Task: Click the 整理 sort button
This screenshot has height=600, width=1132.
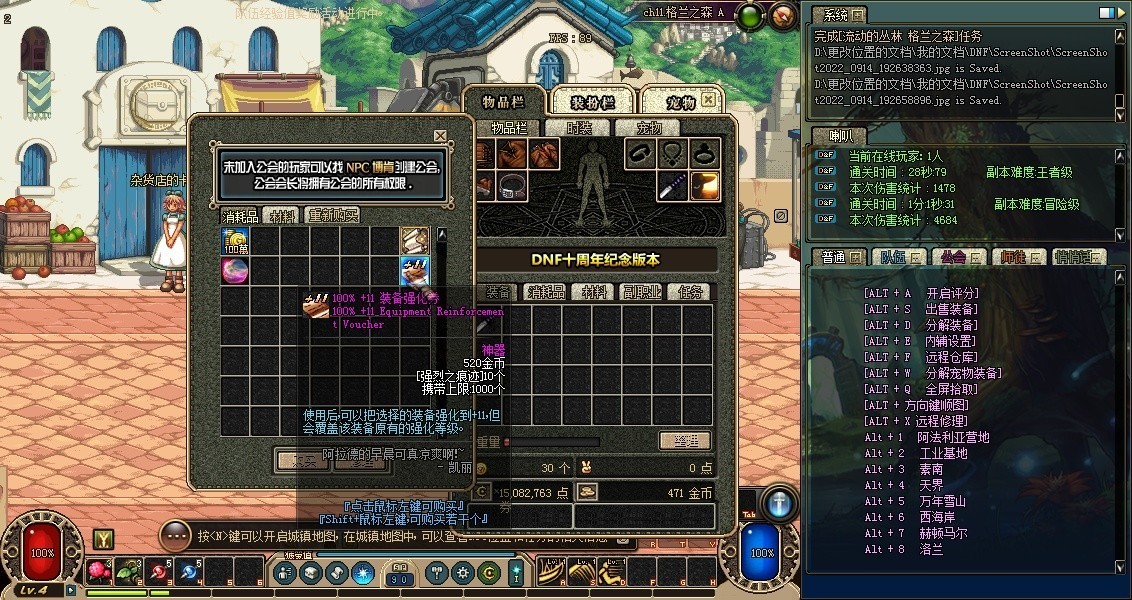Action: (x=685, y=441)
